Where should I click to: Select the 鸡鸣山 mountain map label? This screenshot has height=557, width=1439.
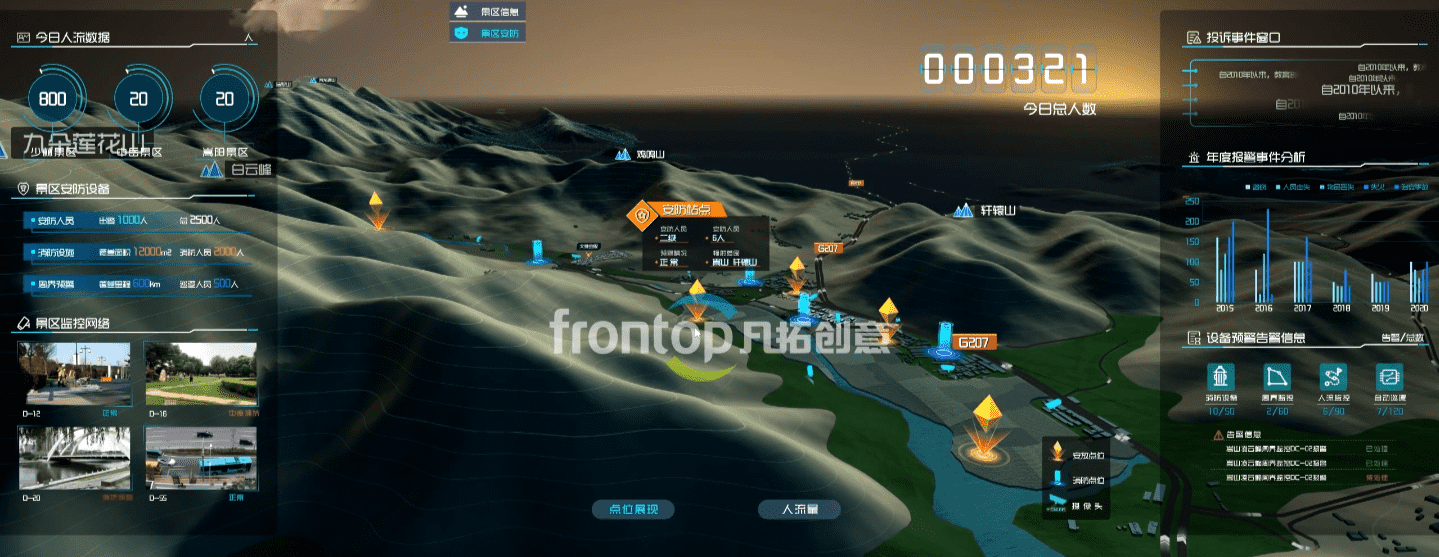point(641,156)
